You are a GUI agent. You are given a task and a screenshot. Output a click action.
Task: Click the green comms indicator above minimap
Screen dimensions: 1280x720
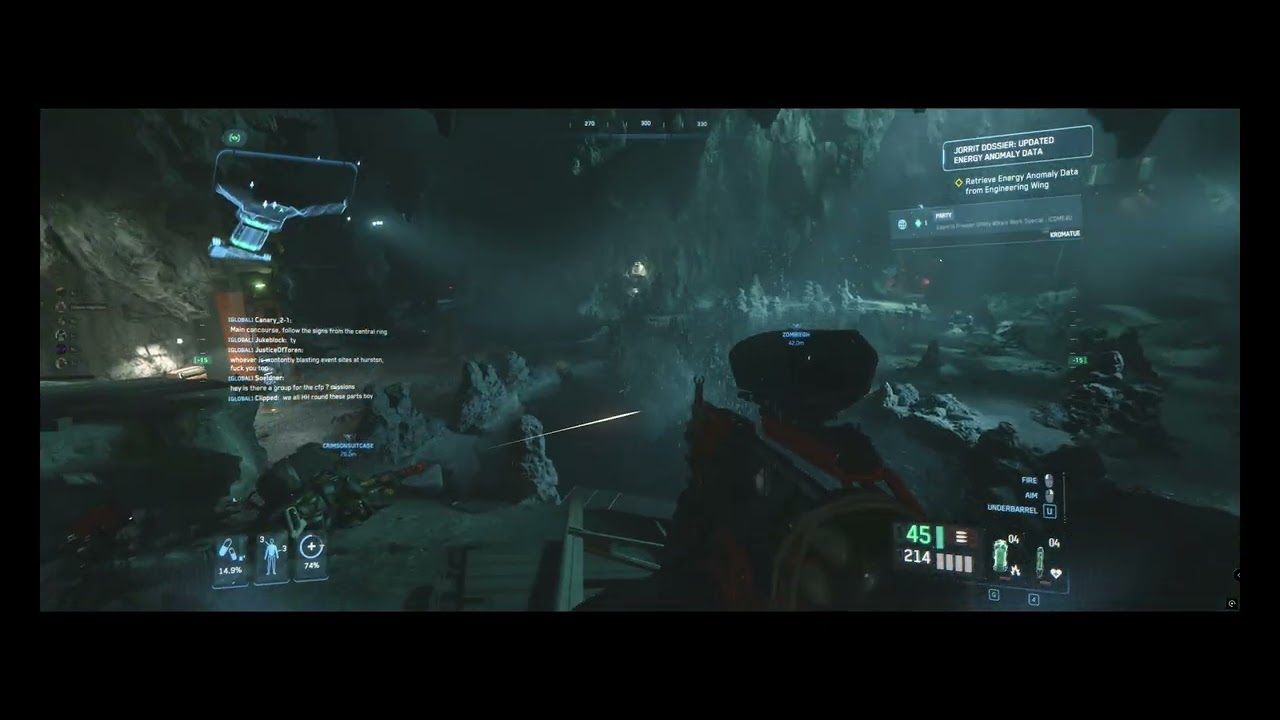235,137
